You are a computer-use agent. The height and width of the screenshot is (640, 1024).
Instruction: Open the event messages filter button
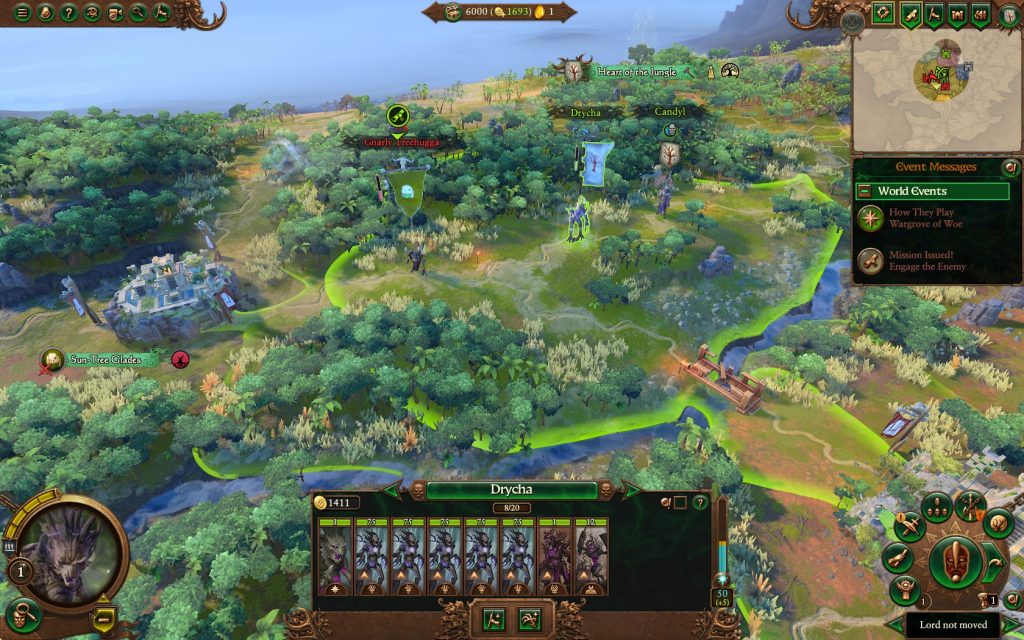pyautogui.click(x=1010, y=167)
